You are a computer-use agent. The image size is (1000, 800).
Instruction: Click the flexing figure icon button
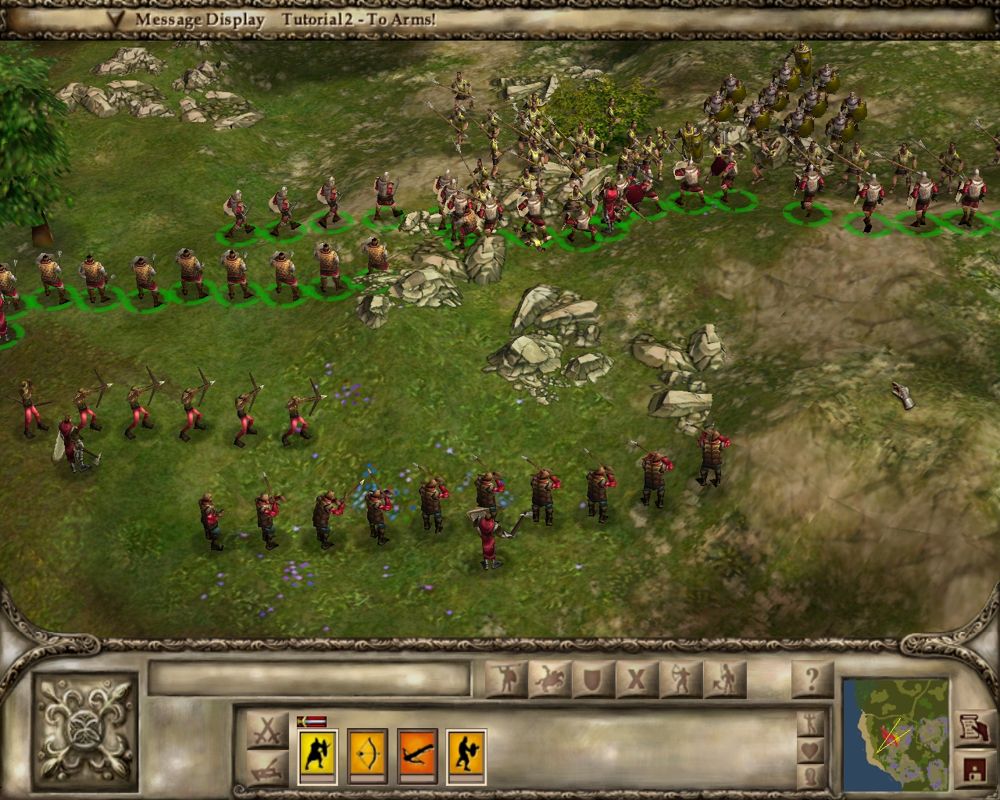[811, 723]
